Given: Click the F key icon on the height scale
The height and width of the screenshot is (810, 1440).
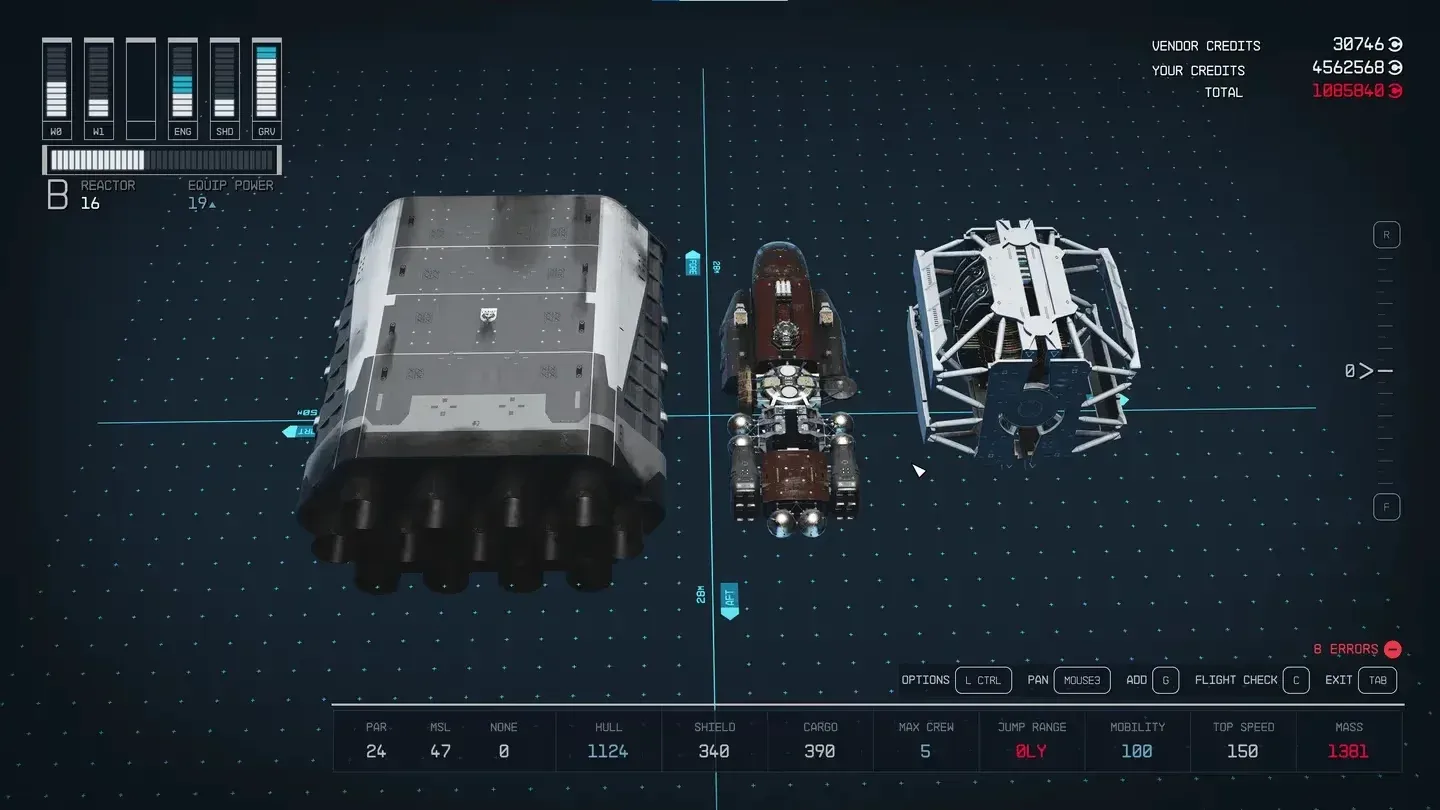Looking at the screenshot, I should pos(1386,506).
